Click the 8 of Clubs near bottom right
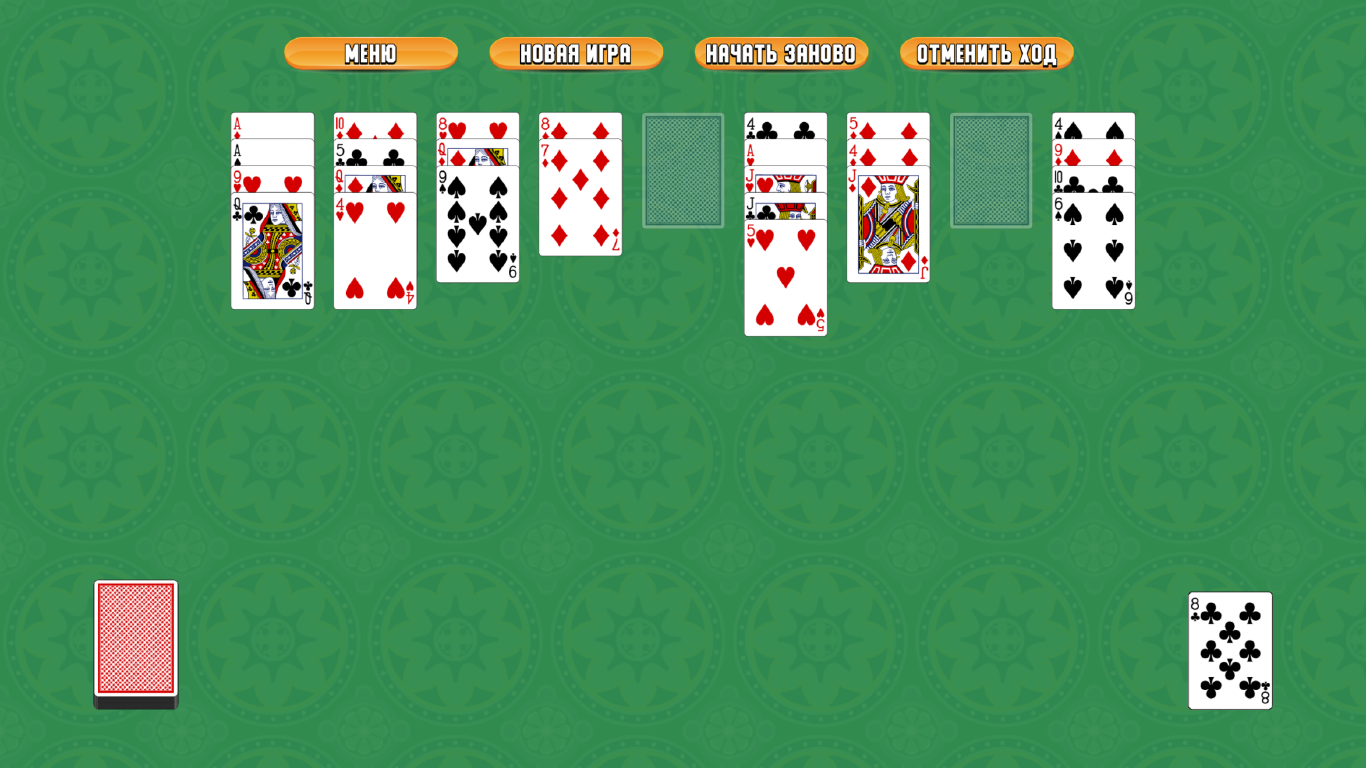Image resolution: width=1366 pixels, height=768 pixels. point(1229,650)
